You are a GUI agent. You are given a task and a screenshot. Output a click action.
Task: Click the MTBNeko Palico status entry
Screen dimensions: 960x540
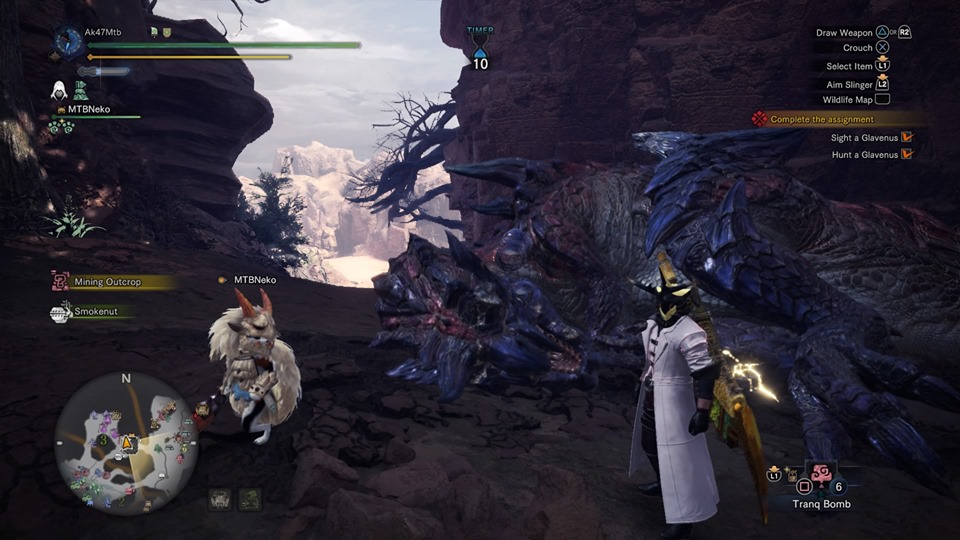[88, 109]
